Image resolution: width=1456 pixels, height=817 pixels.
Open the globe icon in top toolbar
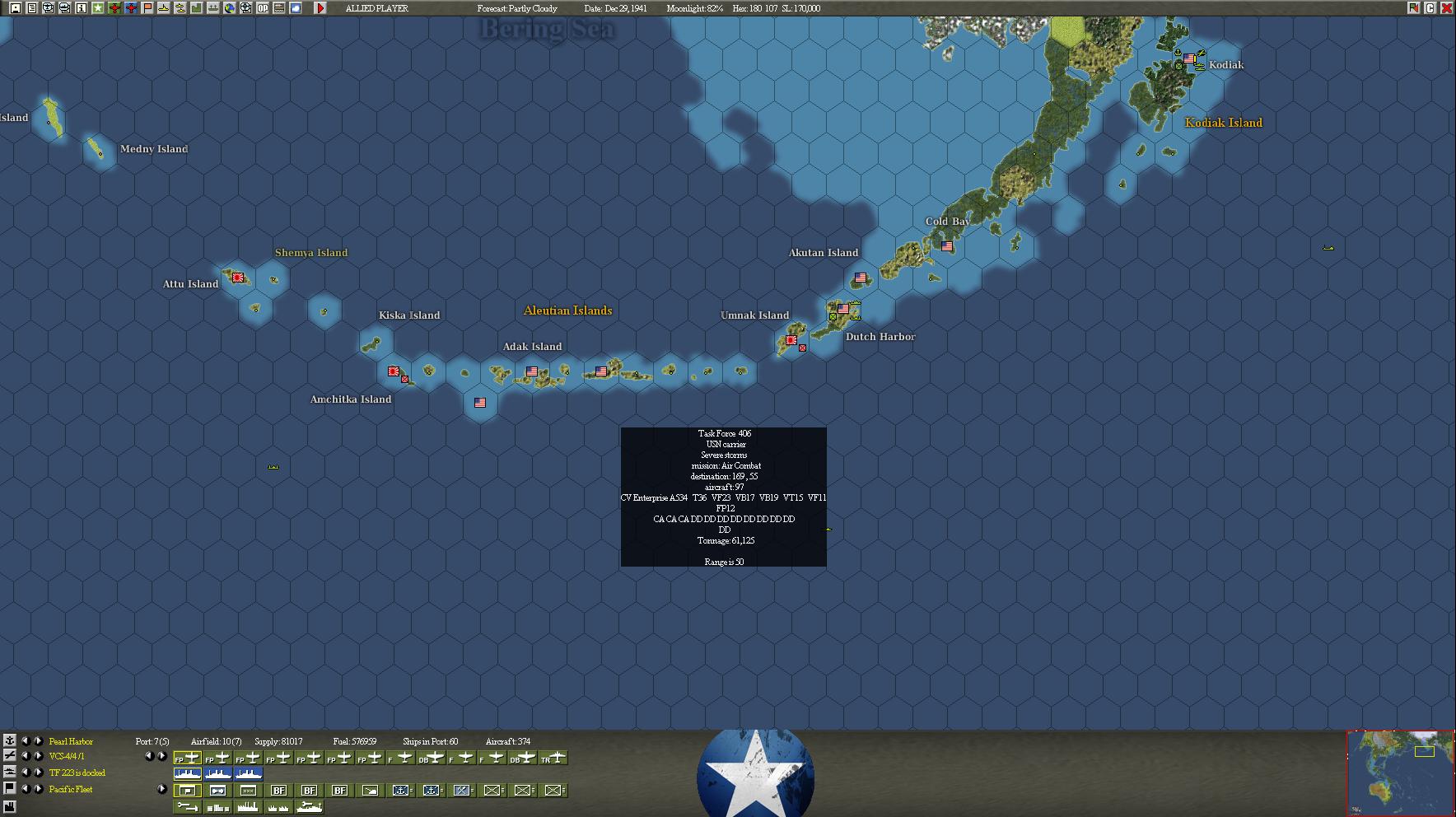[230, 8]
